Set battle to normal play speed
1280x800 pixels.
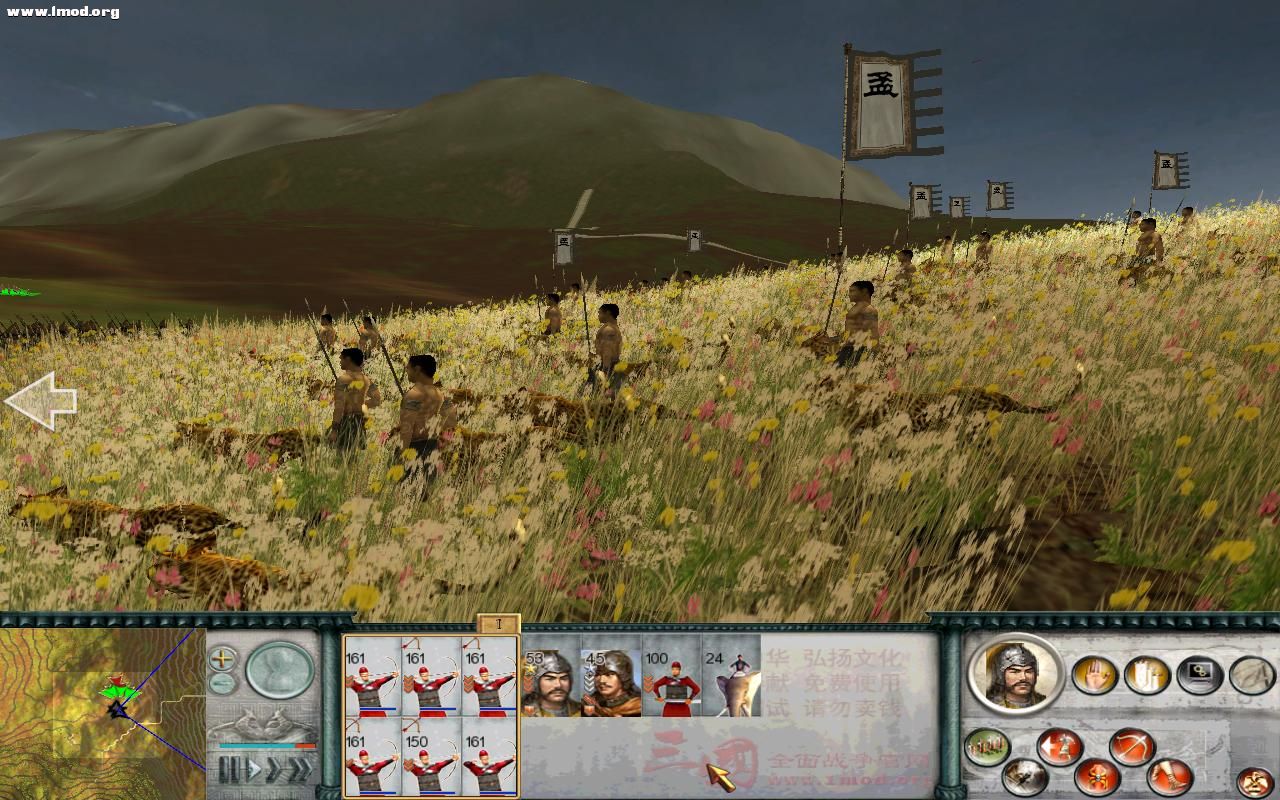(x=253, y=770)
